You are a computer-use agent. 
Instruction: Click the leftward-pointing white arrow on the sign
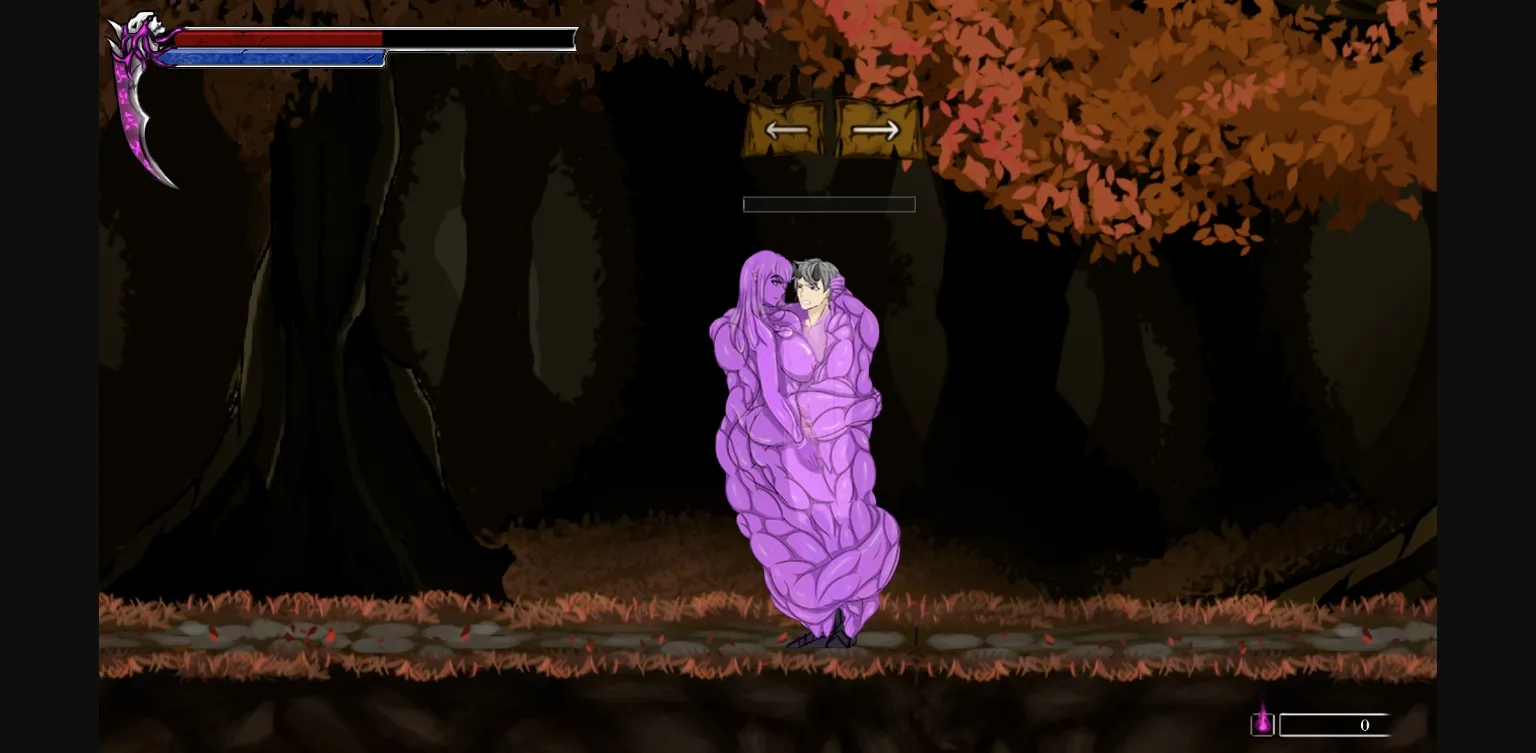tap(788, 129)
